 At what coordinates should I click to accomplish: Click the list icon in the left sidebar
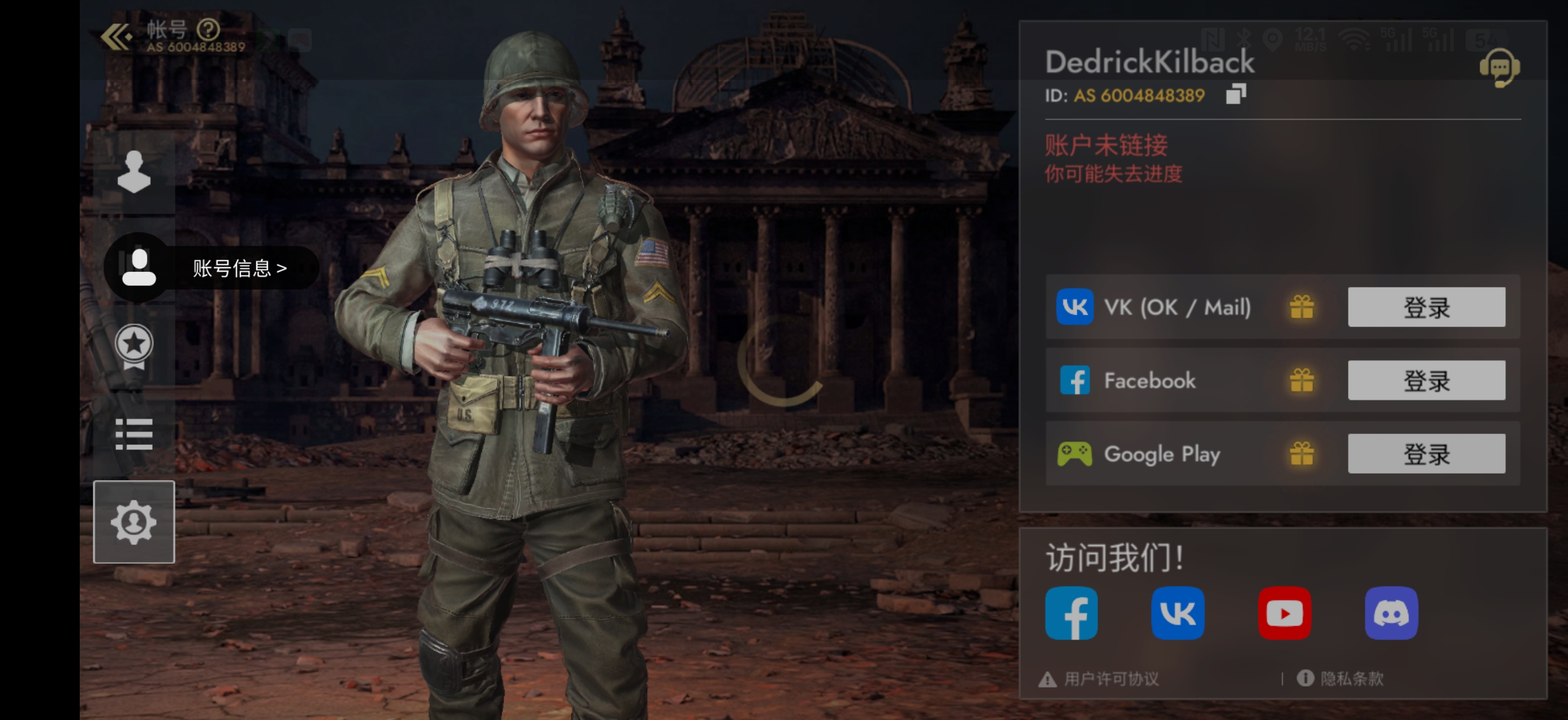[x=133, y=435]
